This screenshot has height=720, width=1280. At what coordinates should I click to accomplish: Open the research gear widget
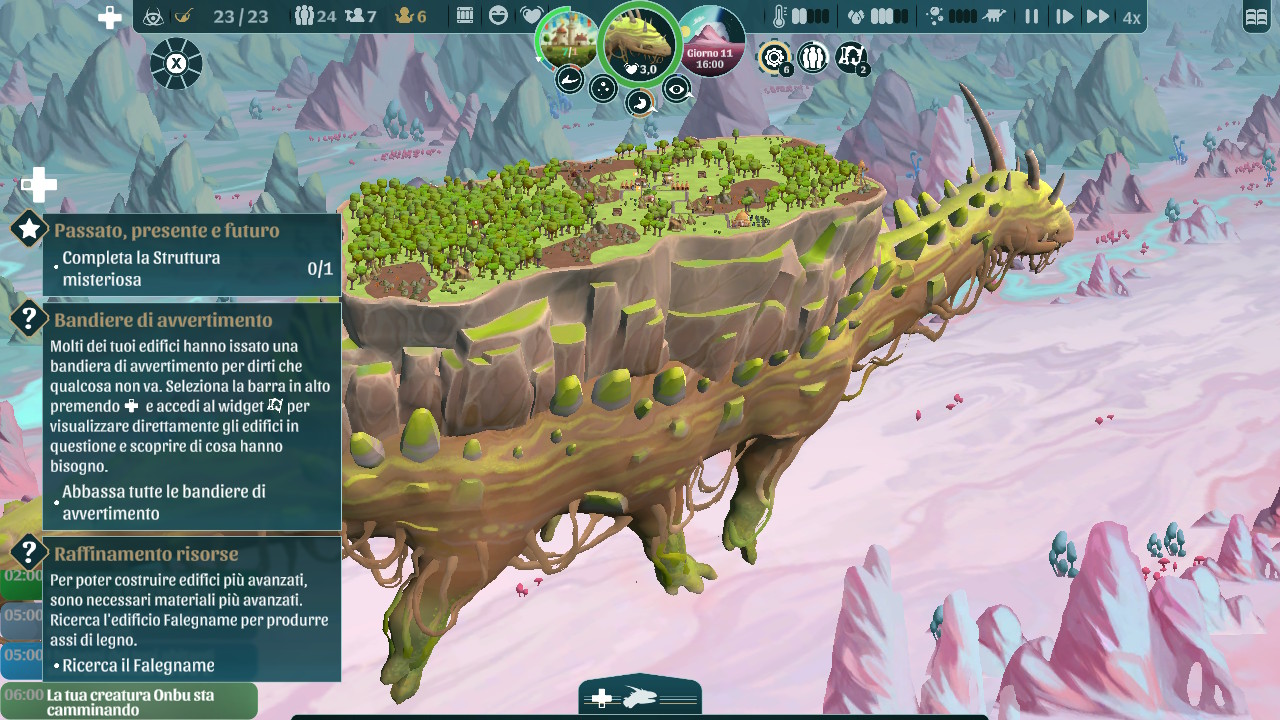774,57
